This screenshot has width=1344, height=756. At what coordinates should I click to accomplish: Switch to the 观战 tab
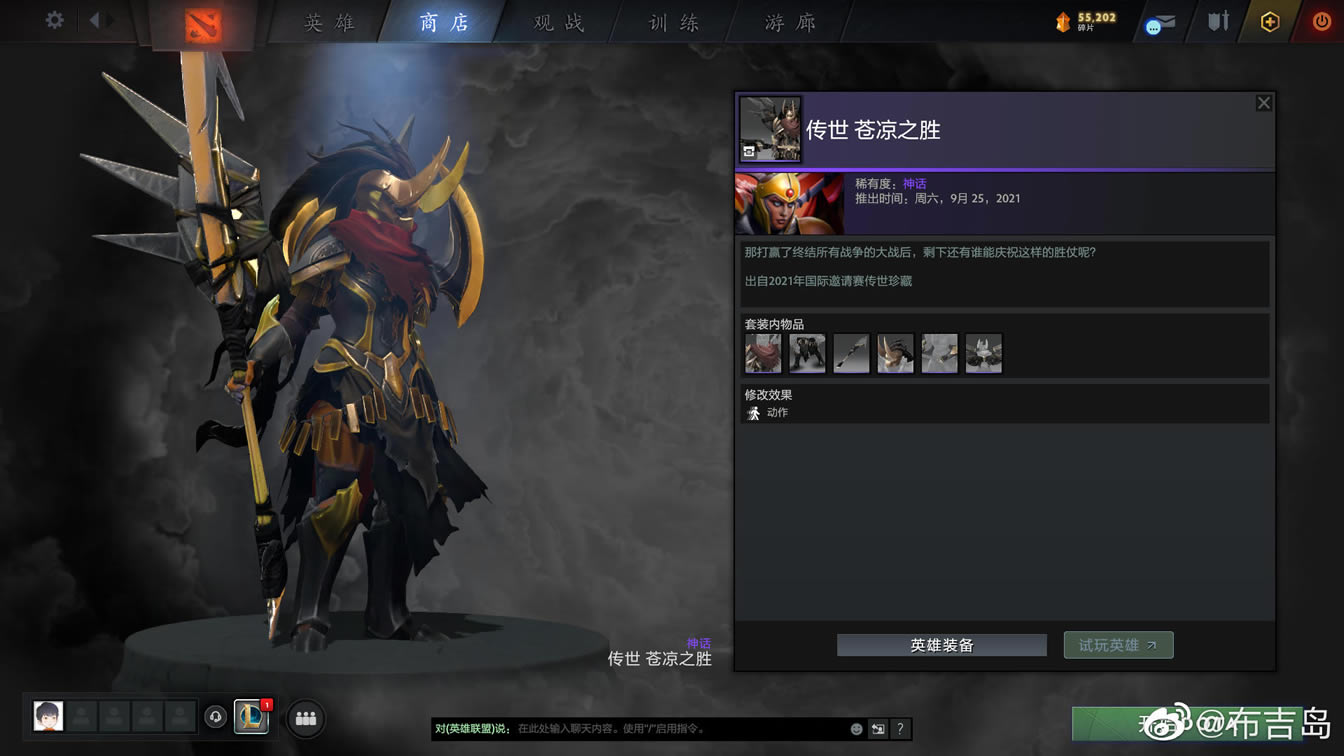[x=556, y=21]
